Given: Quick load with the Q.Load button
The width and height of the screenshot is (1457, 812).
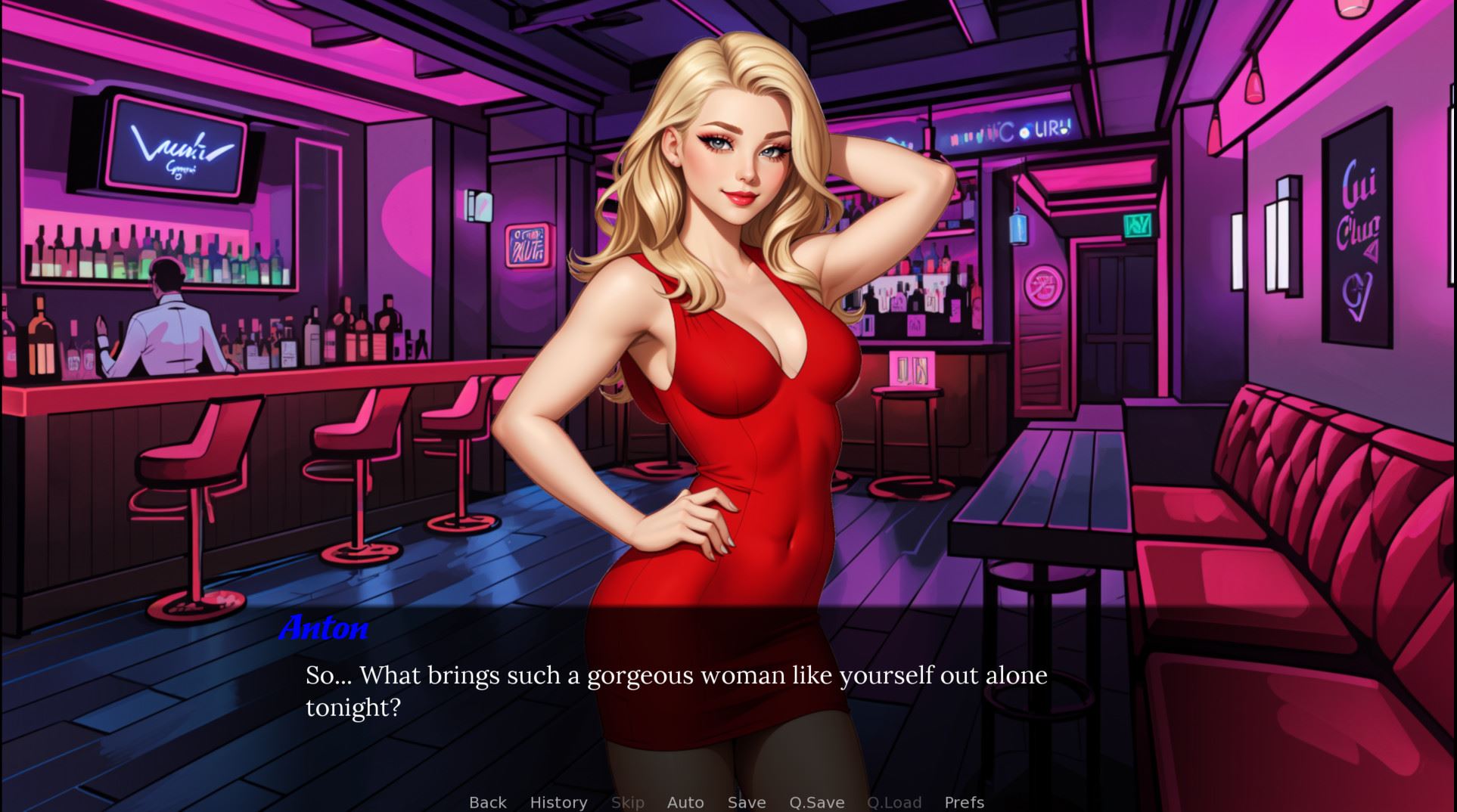Looking at the screenshot, I should pyautogui.click(x=894, y=802).
